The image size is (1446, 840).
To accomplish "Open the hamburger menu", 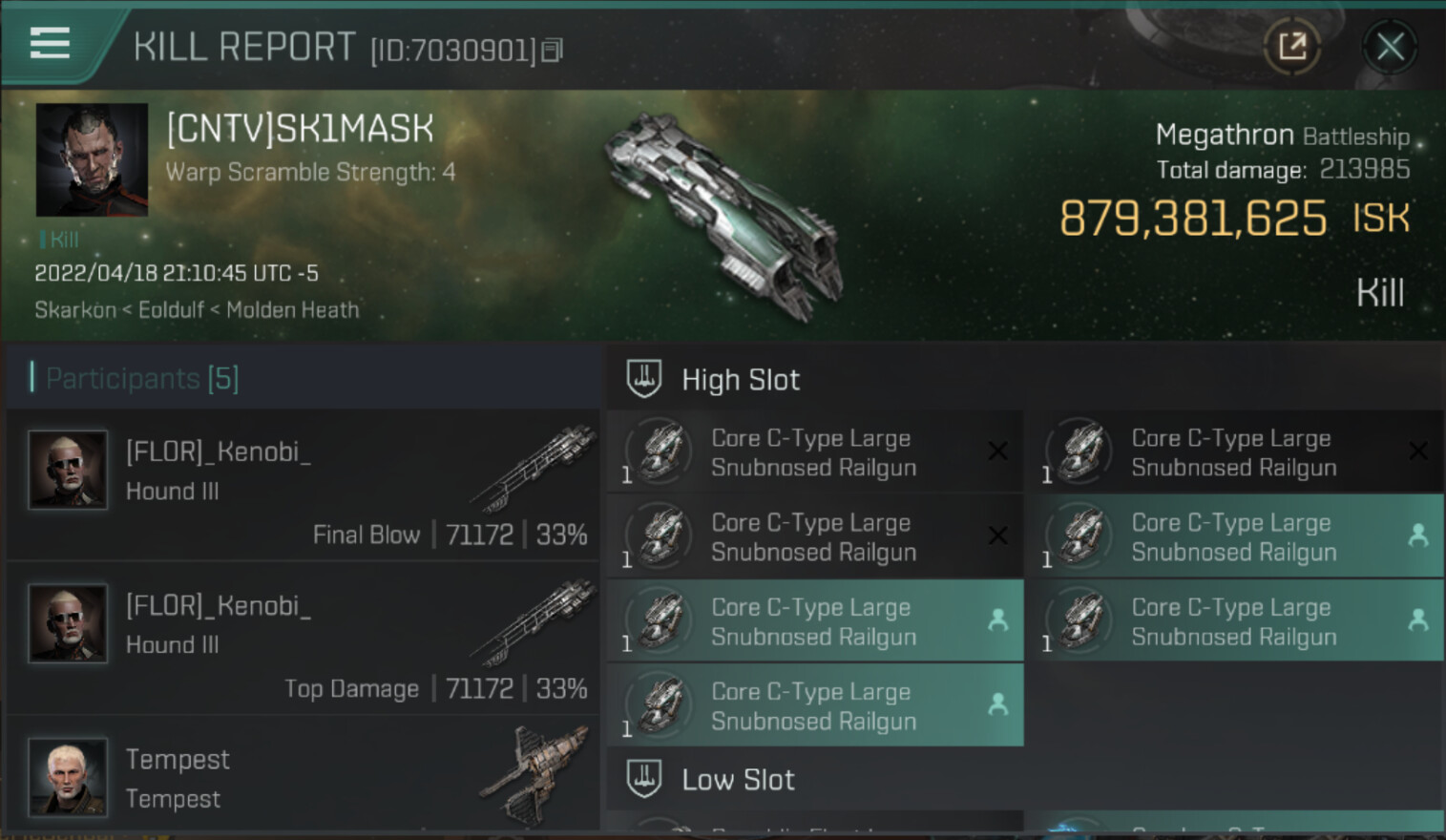I will (x=50, y=44).
